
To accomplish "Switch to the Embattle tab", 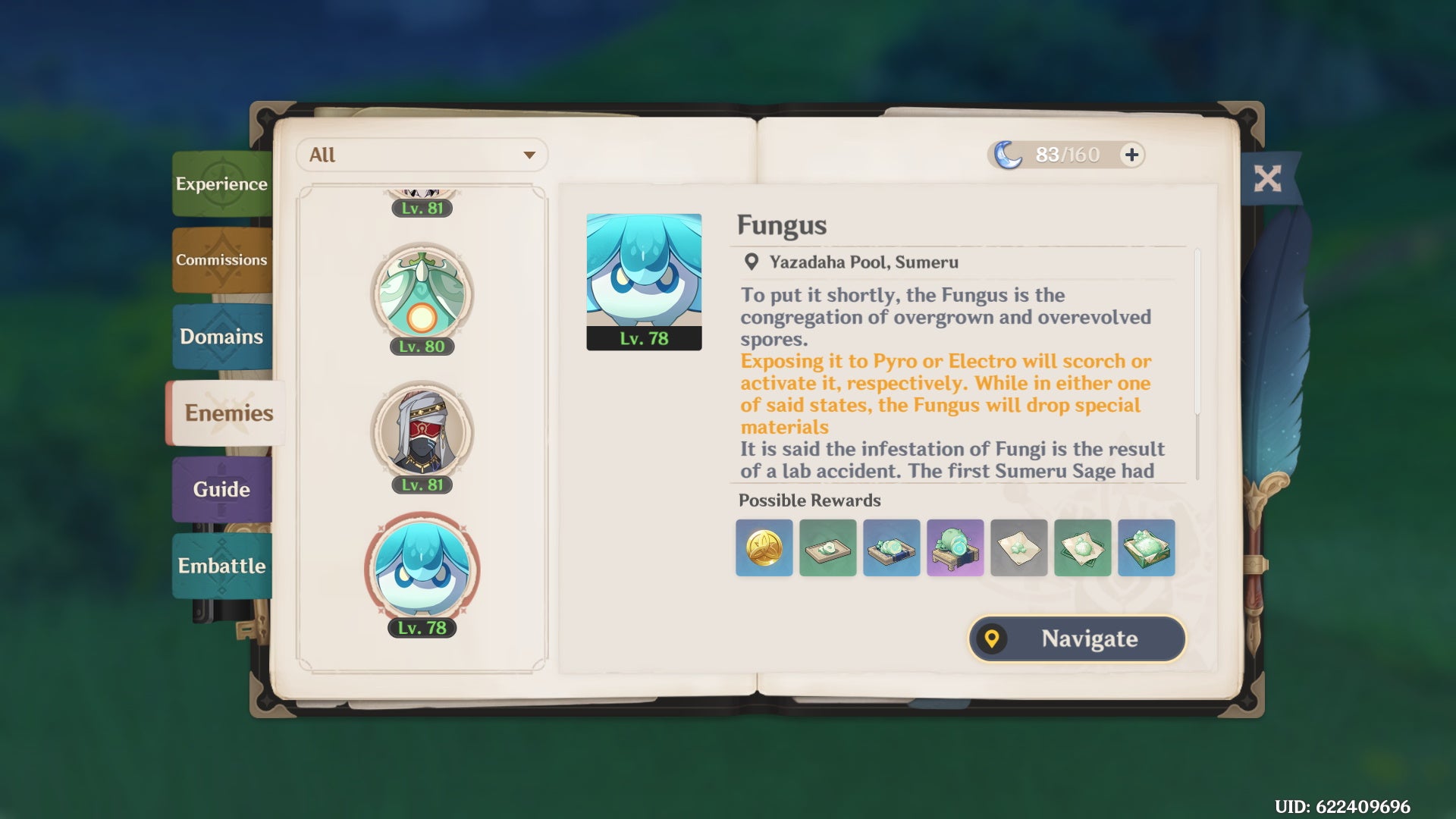I will click(221, 566).
